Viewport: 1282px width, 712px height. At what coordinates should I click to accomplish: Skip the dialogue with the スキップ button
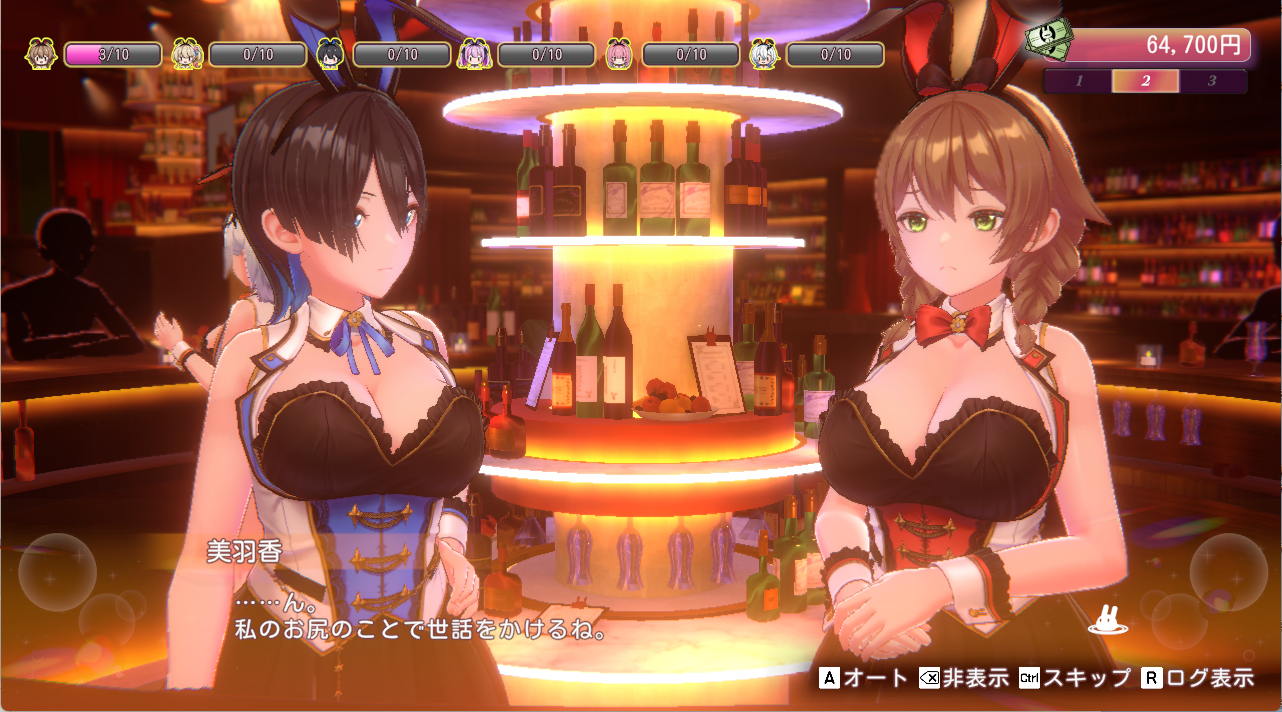click(1074, 678)
